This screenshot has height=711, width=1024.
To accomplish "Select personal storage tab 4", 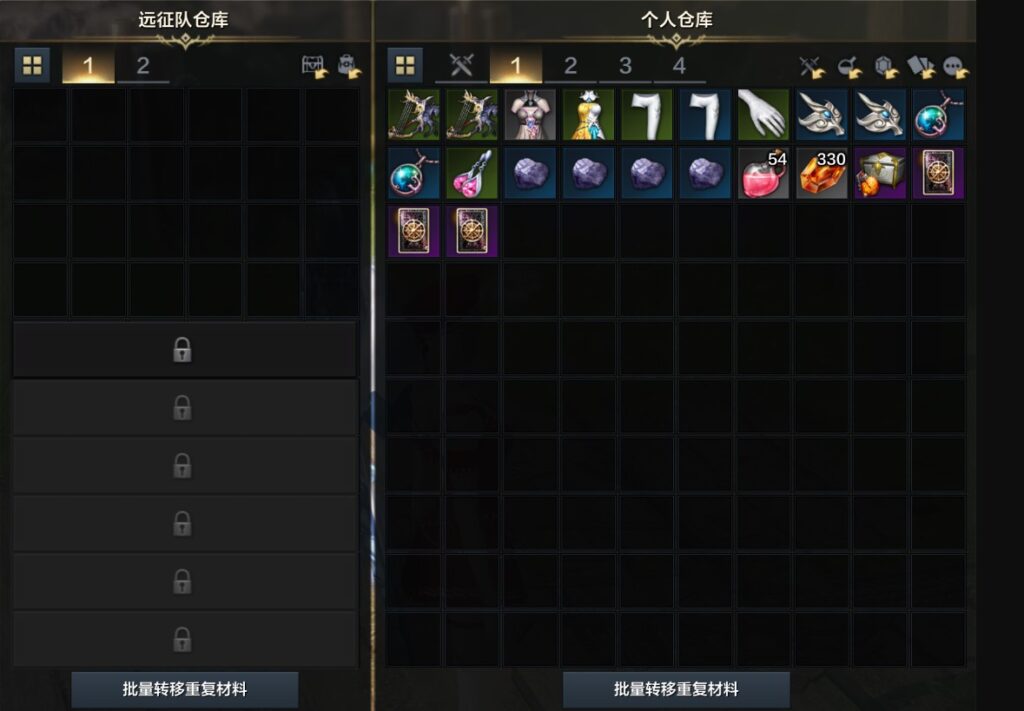I will (680, 66).
